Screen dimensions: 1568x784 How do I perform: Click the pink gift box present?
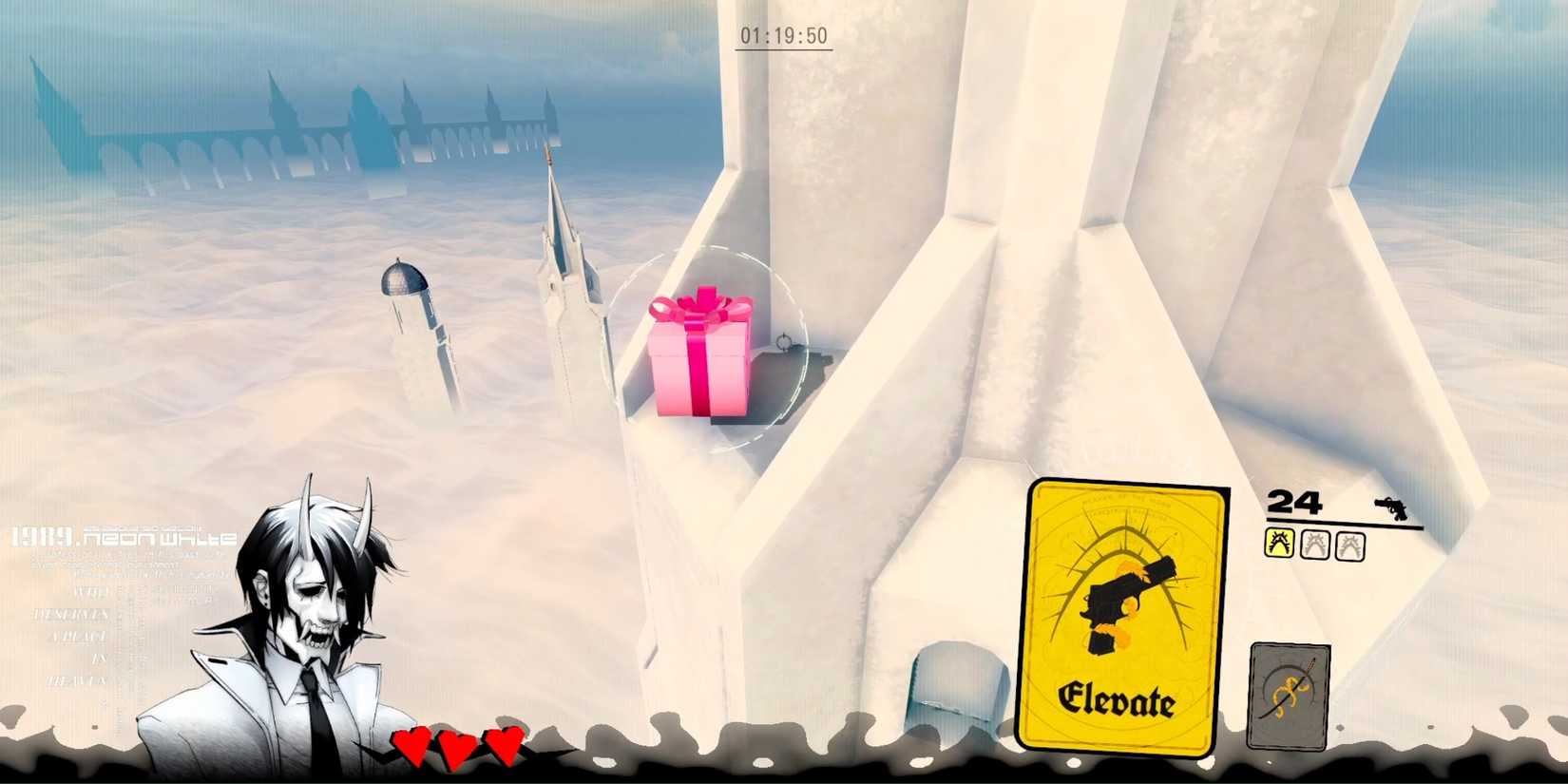701,361
